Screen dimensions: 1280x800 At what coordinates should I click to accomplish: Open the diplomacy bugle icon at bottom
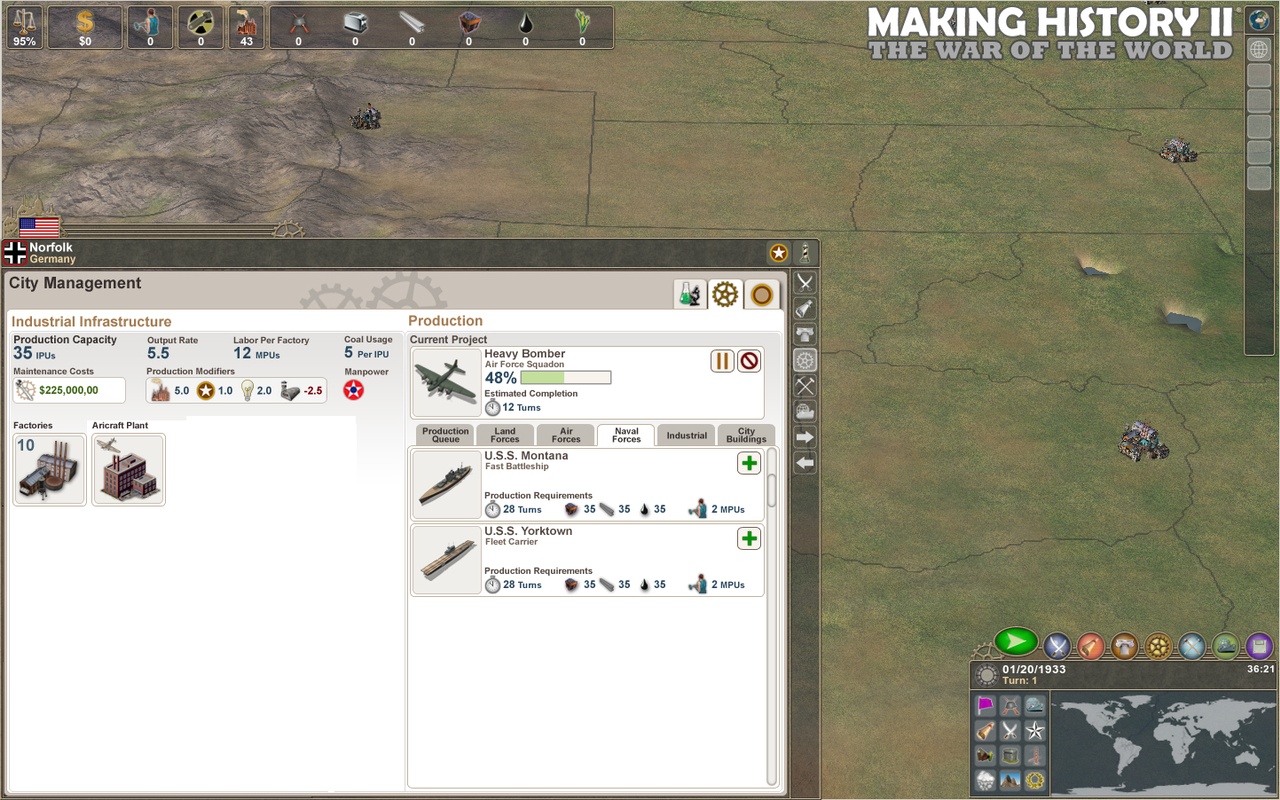tap(1090, 645)
